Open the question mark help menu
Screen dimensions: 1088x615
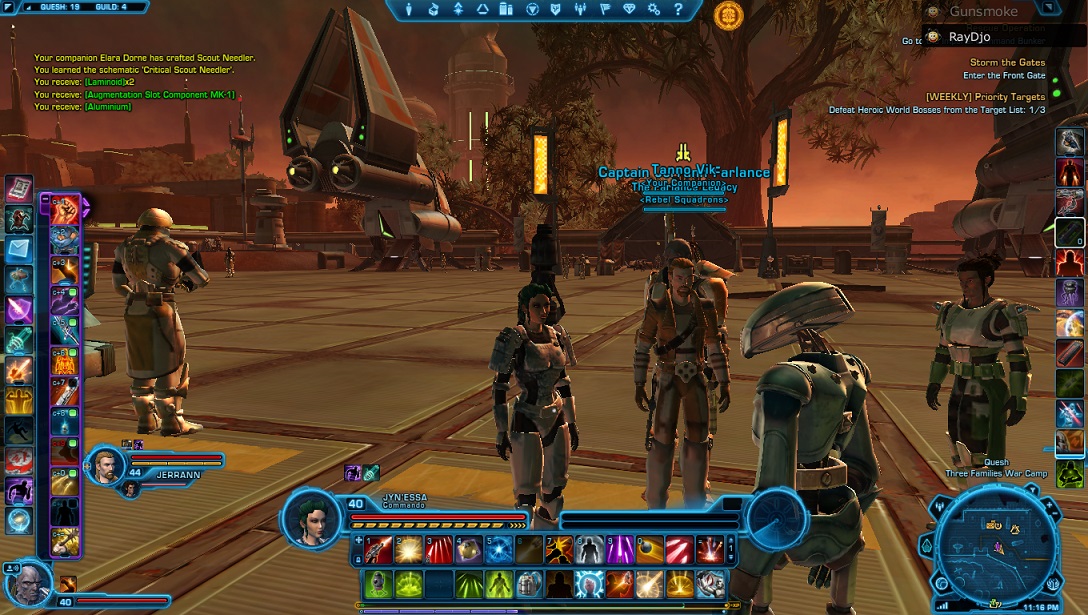coord(678,10)
